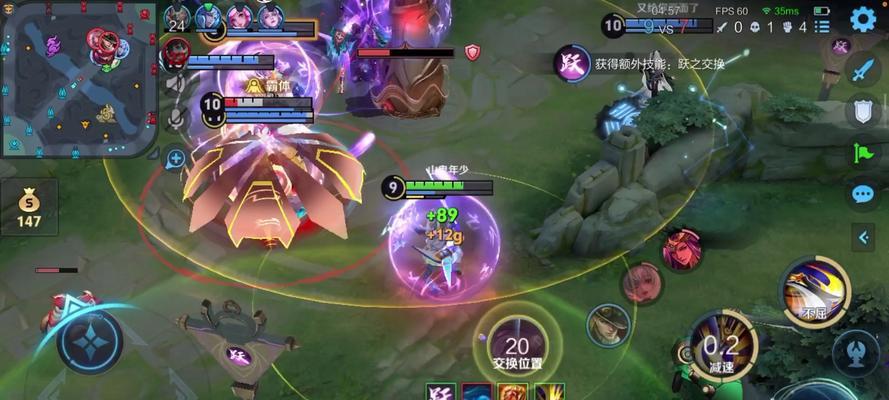This screenshot has width=889, height=400.
Task: Collapse the signal panel with the arrow
Action: (864, 237)
